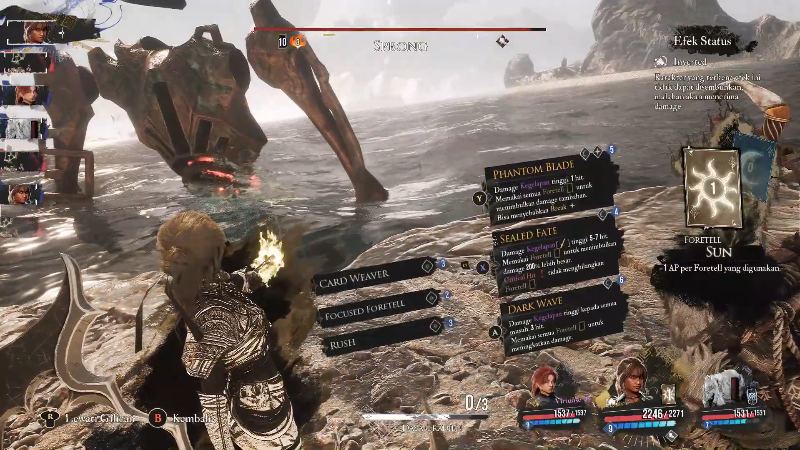Select the brown-haired active character portrait

click(x=632, y=380)
